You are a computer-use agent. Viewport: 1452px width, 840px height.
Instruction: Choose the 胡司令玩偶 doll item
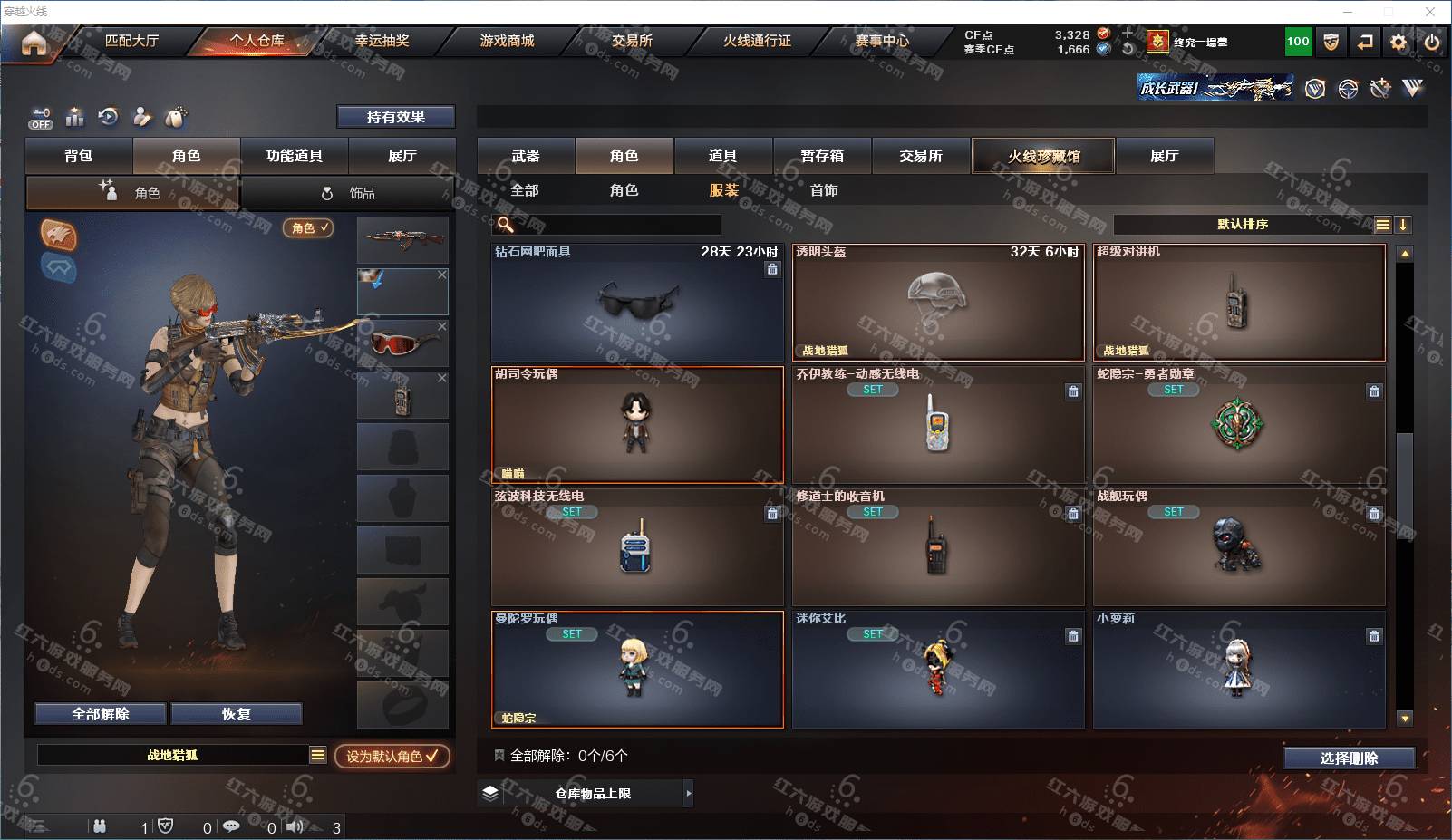pos(636,424)
